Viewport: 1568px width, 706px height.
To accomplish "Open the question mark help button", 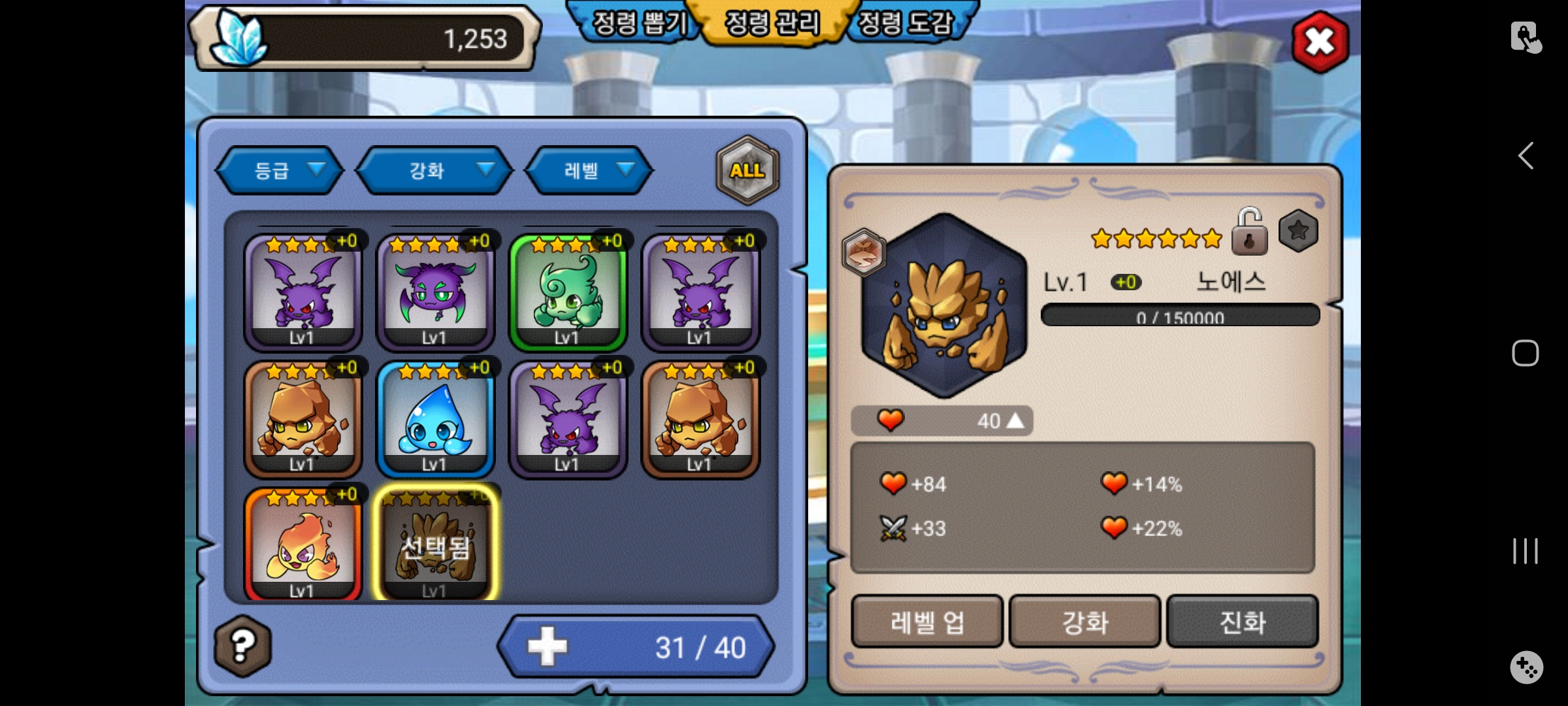I will pos(242,646).
